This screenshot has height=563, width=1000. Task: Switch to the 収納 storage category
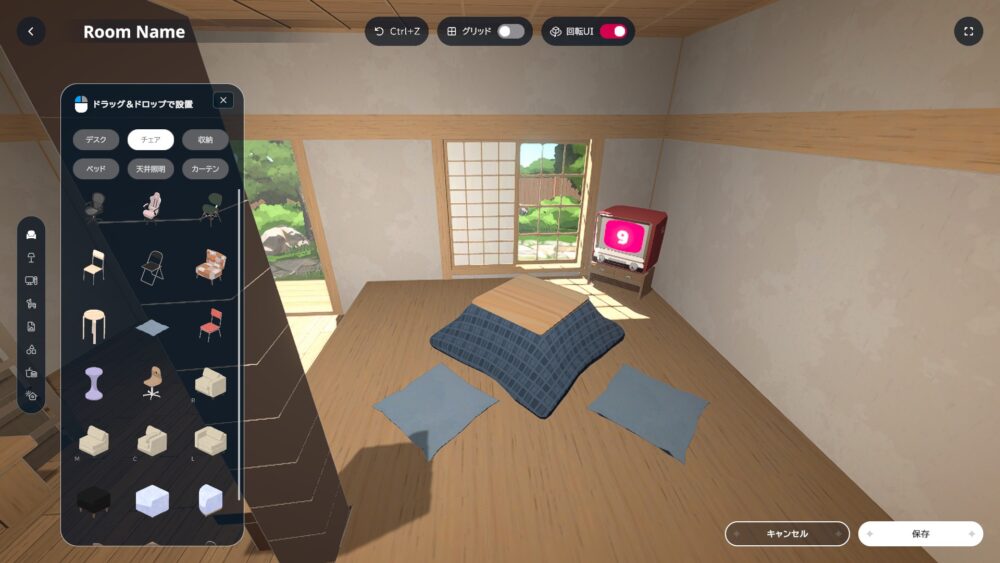click(x=205, y=140)
